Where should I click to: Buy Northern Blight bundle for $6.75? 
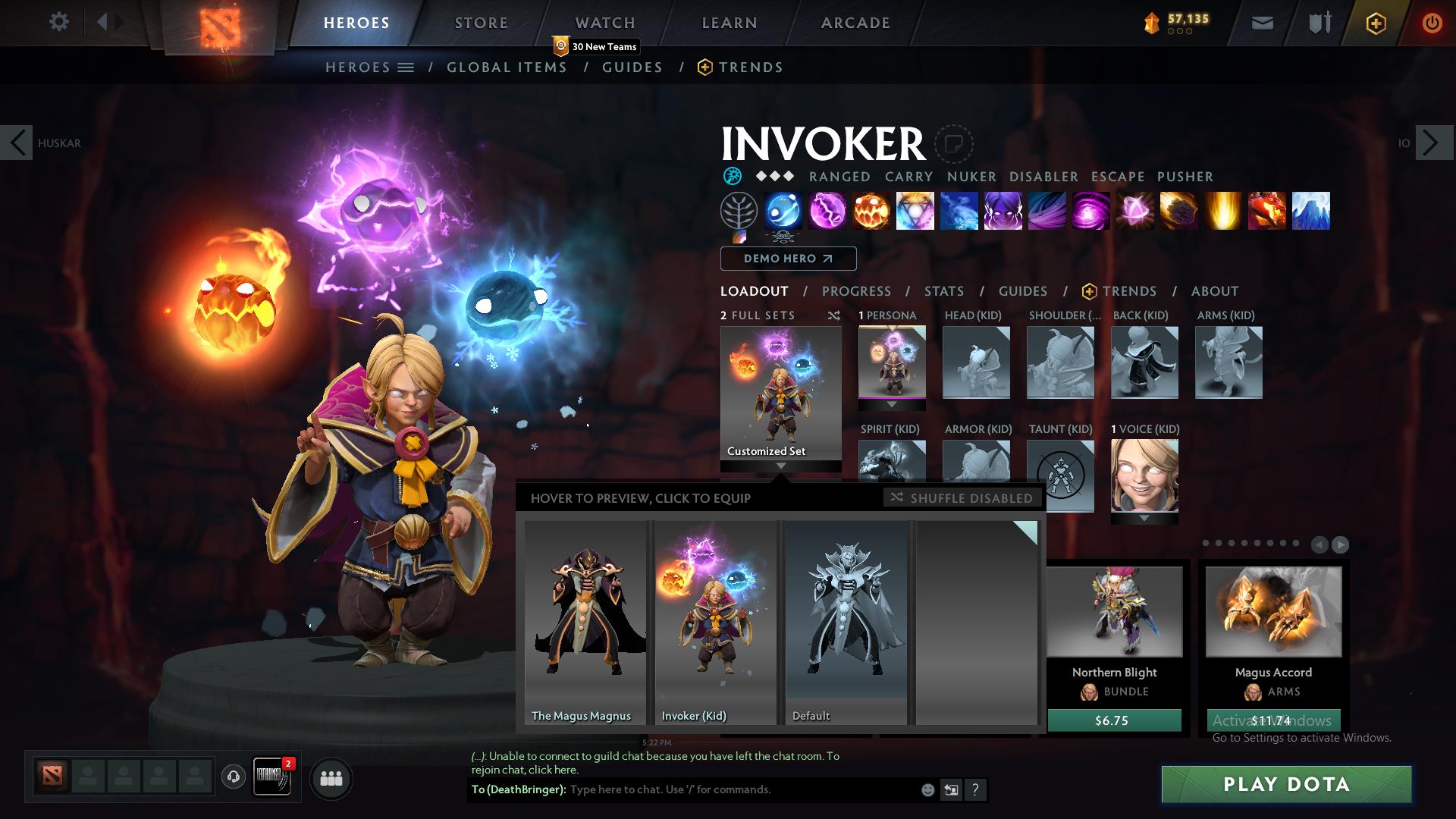[1113, 720]
